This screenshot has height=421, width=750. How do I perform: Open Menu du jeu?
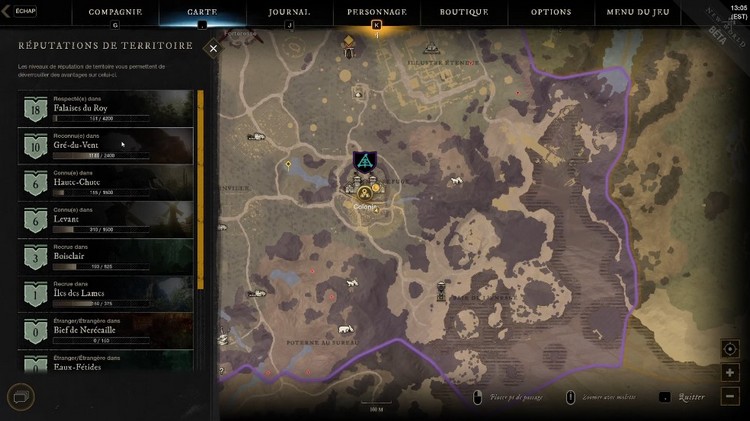(x=640, y=12)
